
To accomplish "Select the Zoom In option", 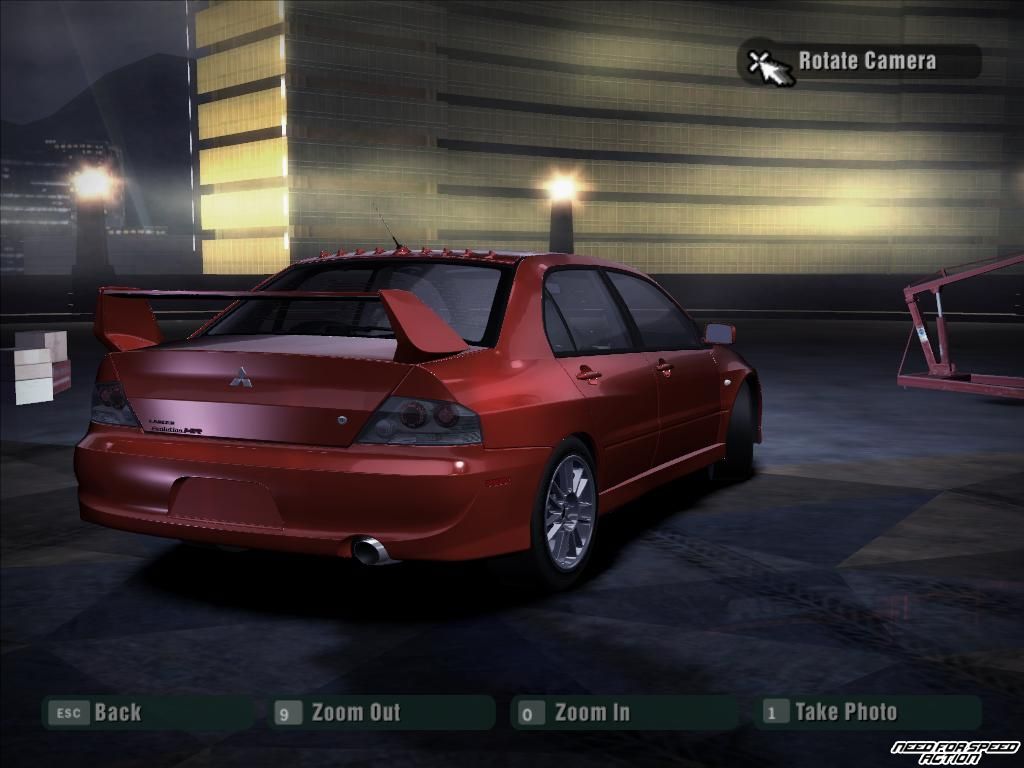I will (591, 713).
